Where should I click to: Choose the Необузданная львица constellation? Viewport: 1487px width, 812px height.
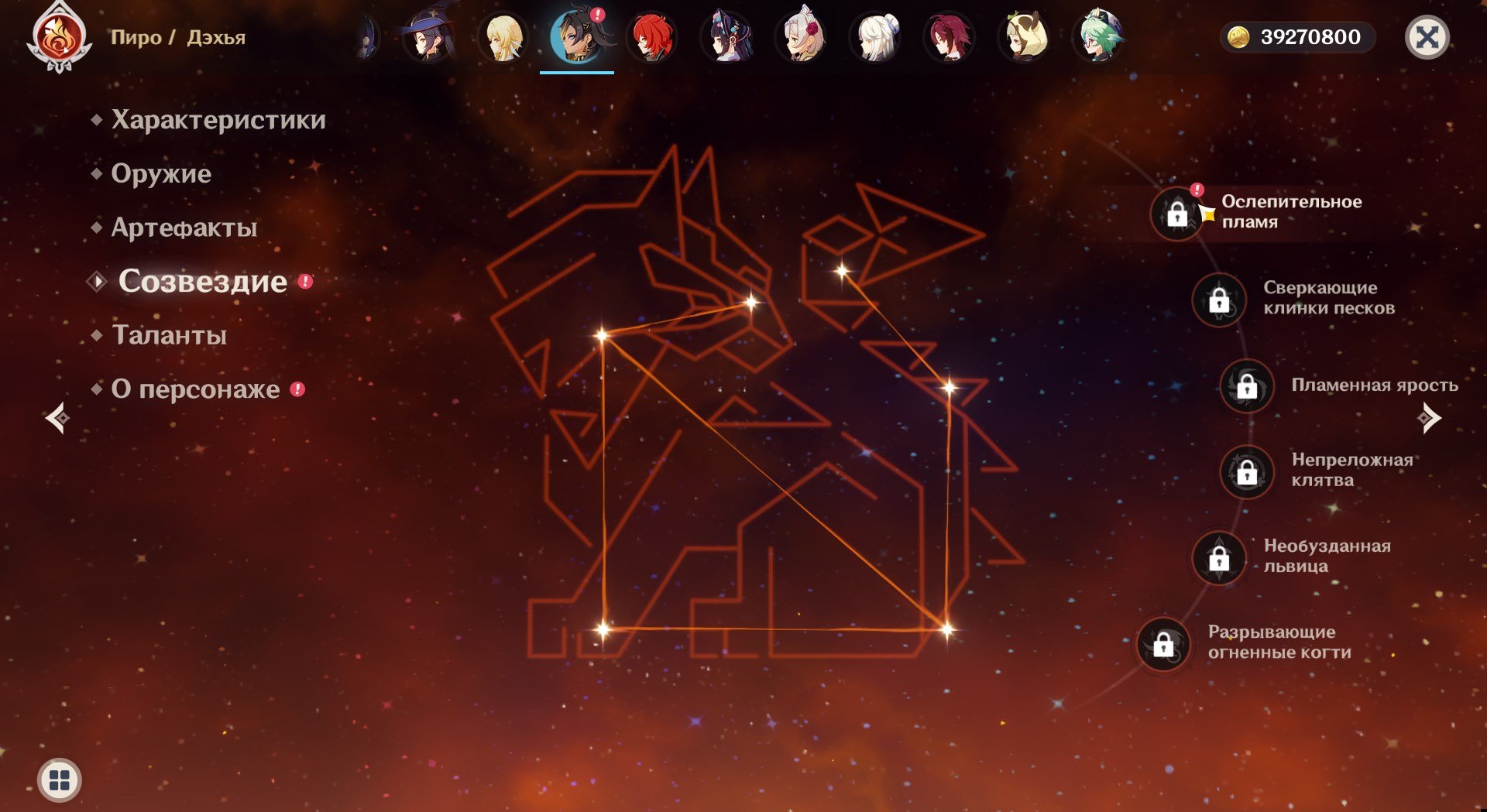tap(1219, 557)
